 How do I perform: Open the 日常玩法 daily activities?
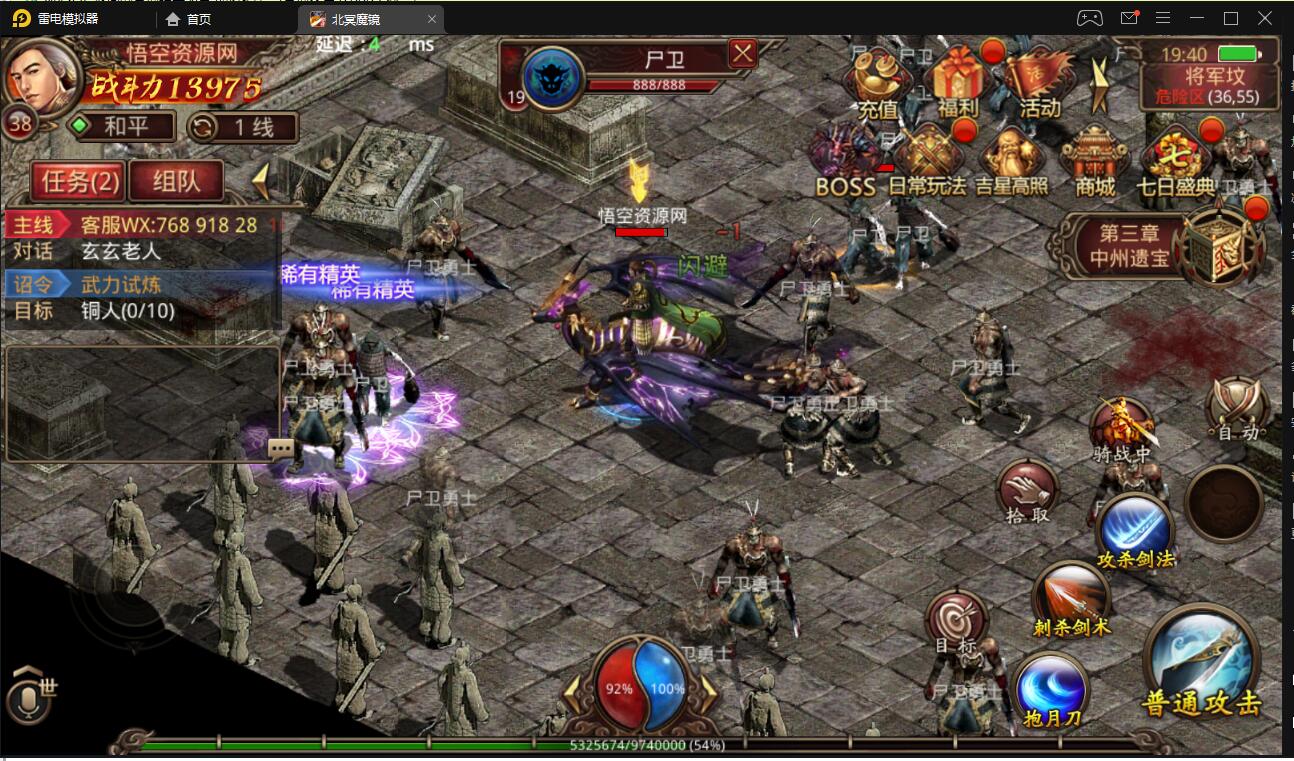coord(927,162)
